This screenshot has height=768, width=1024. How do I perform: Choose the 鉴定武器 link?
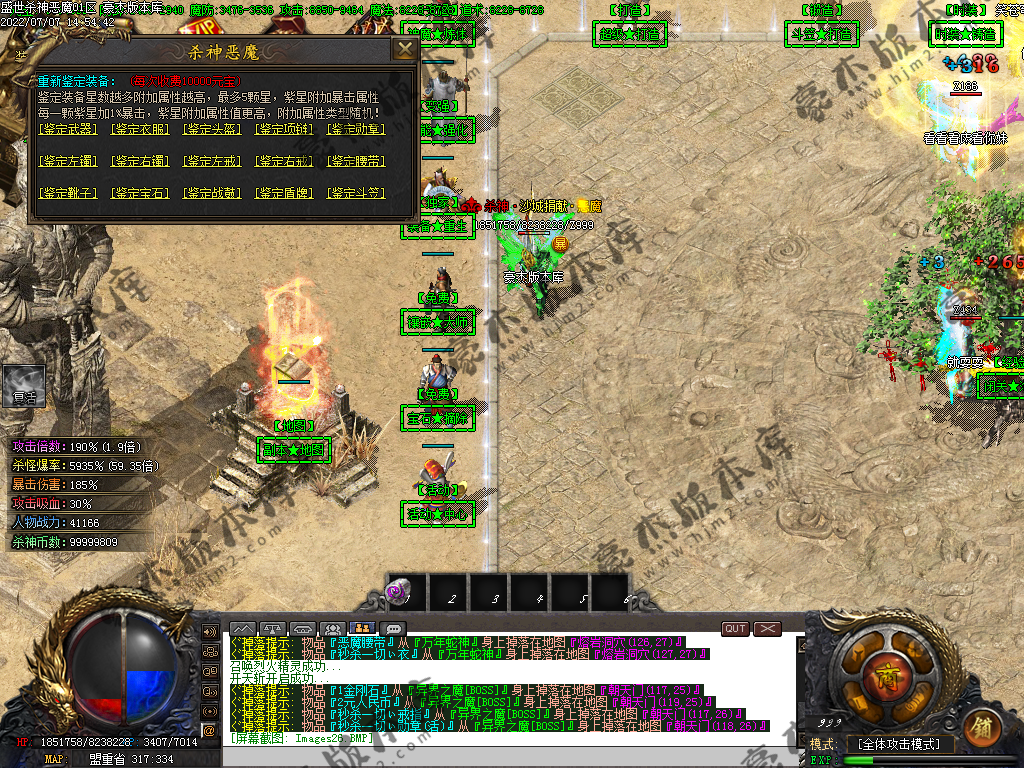click(68, 129)
